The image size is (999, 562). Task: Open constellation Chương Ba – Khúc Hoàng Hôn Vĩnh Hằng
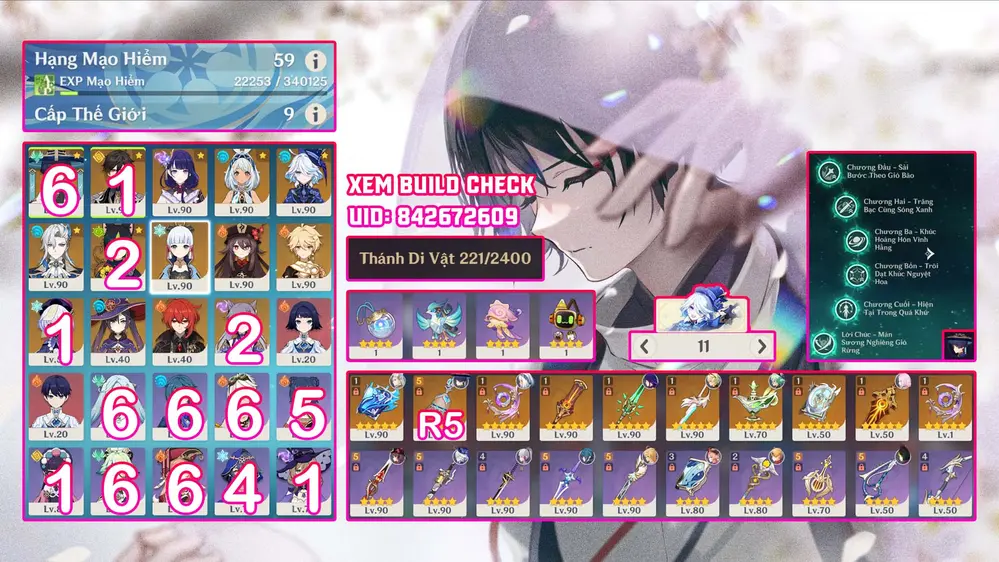861,240
